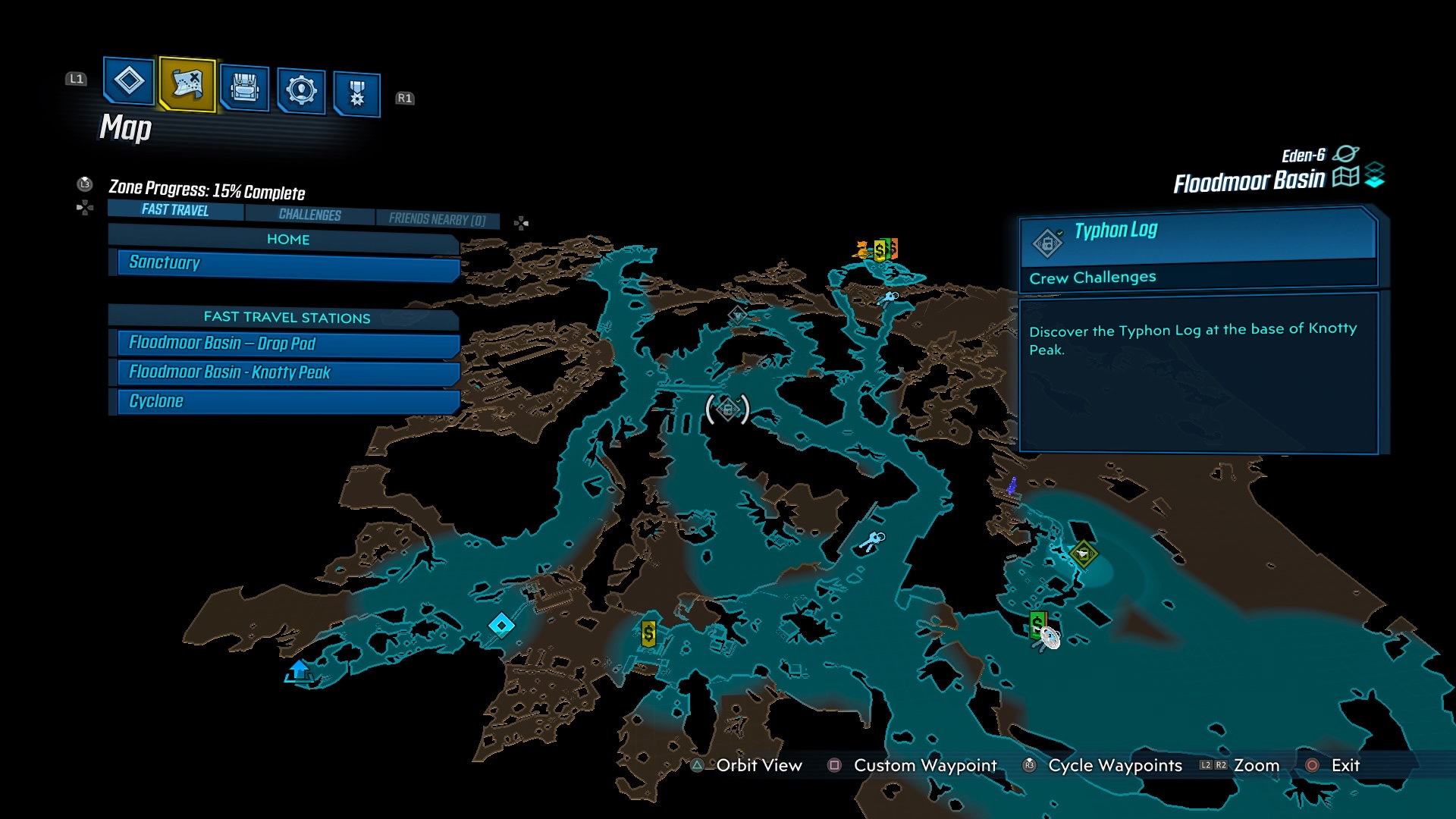Click the Eden-6 planet icon

tap(1347, 152)
